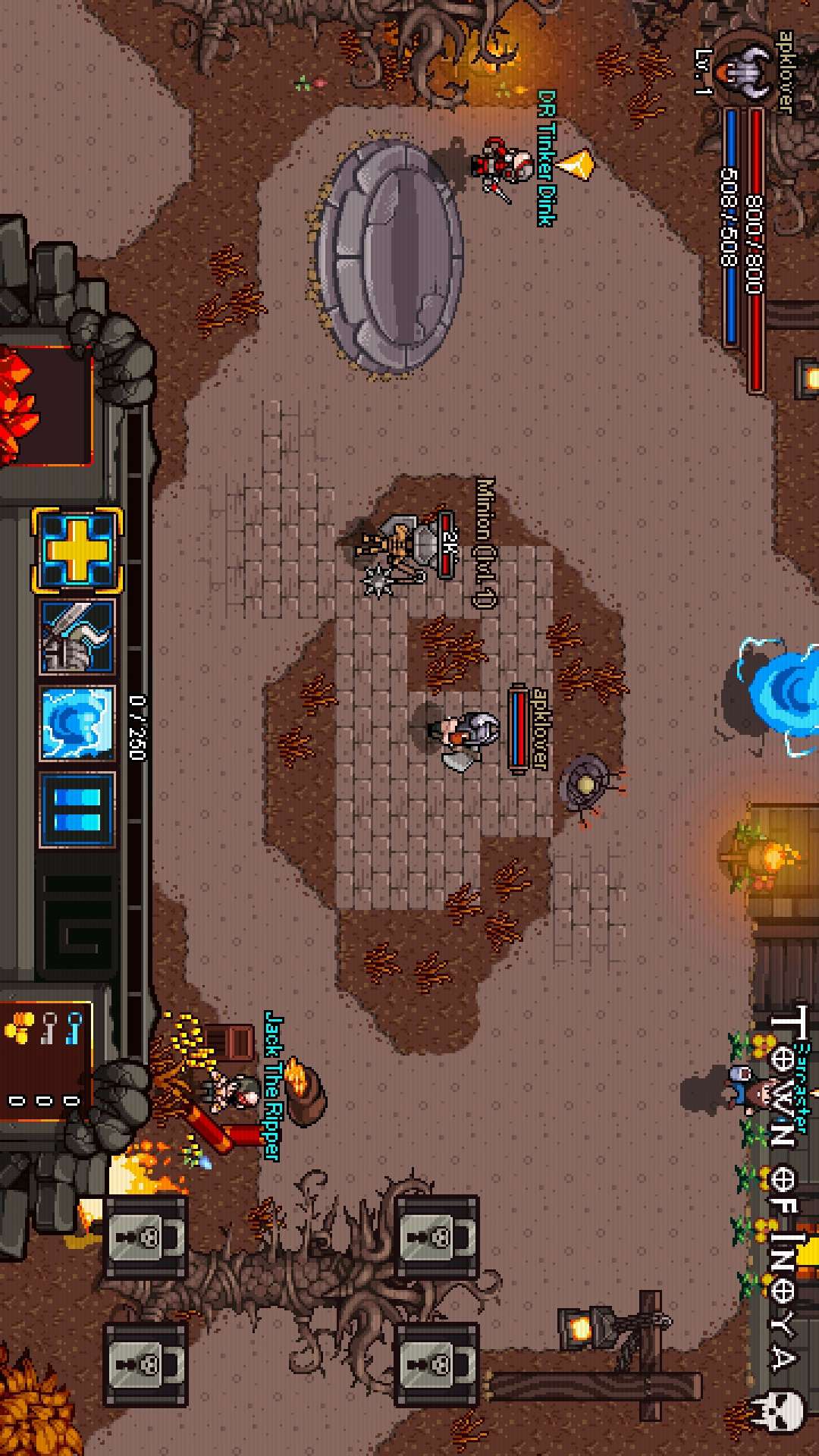Activate the blue swirling portal ability
The height and width of the screenshot is (1456, 819).
click(x=77, y=723)
